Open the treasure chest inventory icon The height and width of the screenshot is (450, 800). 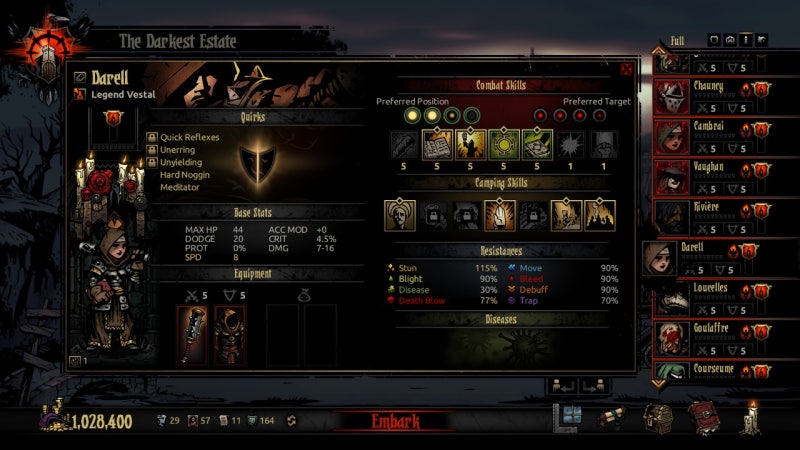click(x=658, y=418)
